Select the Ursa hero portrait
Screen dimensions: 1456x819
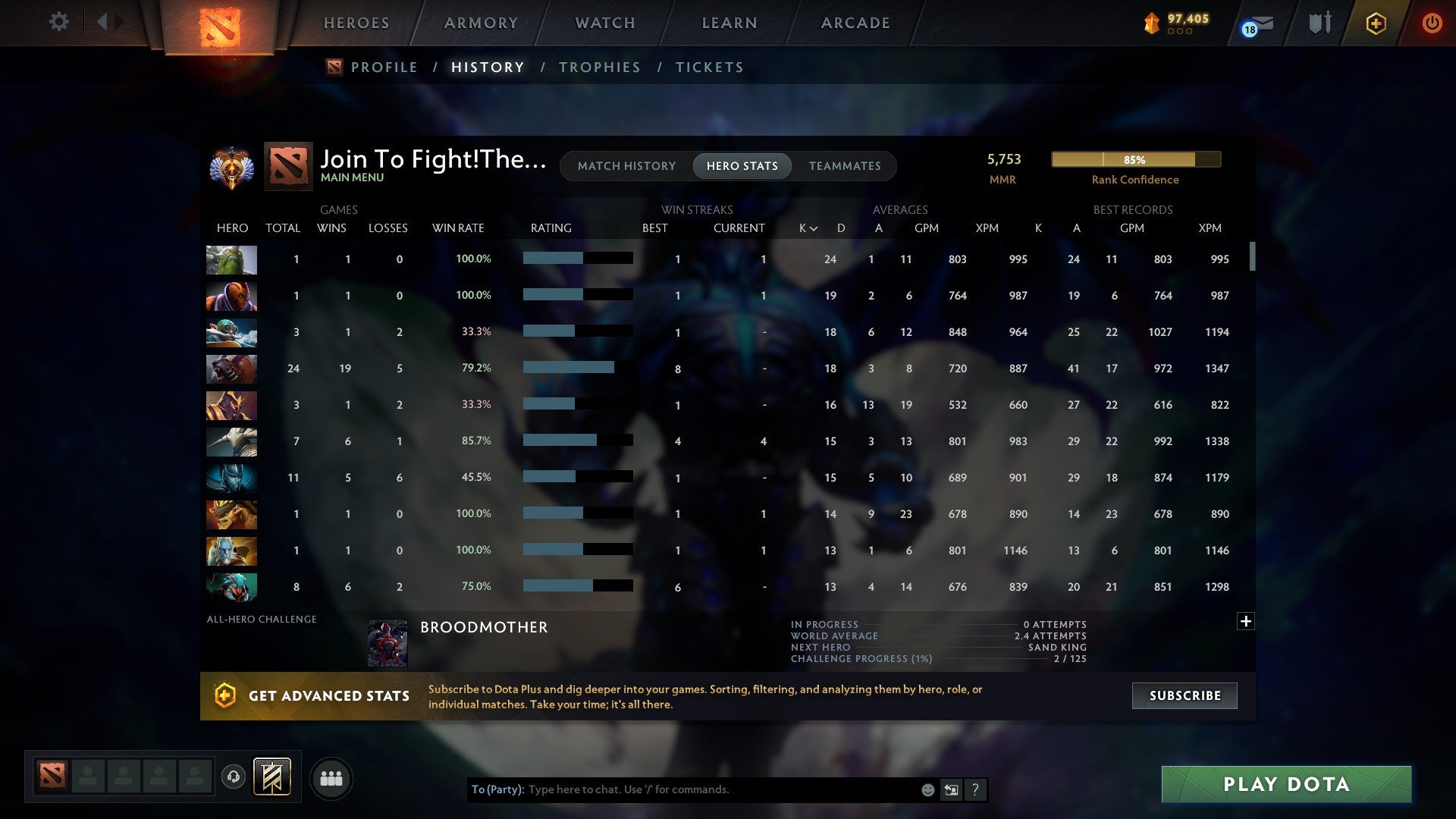(231, 369)
